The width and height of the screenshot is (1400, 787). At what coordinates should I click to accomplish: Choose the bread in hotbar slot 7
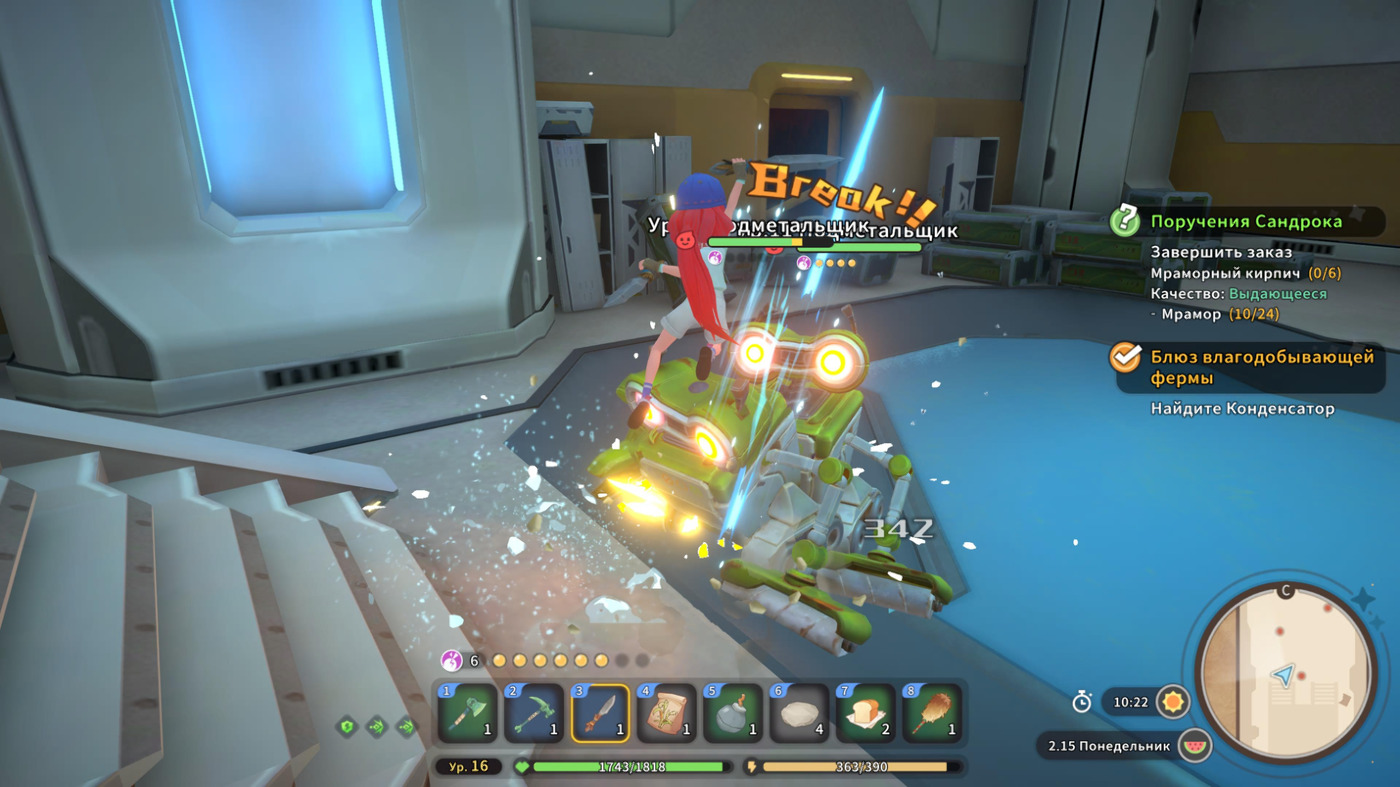click(865, 713)
